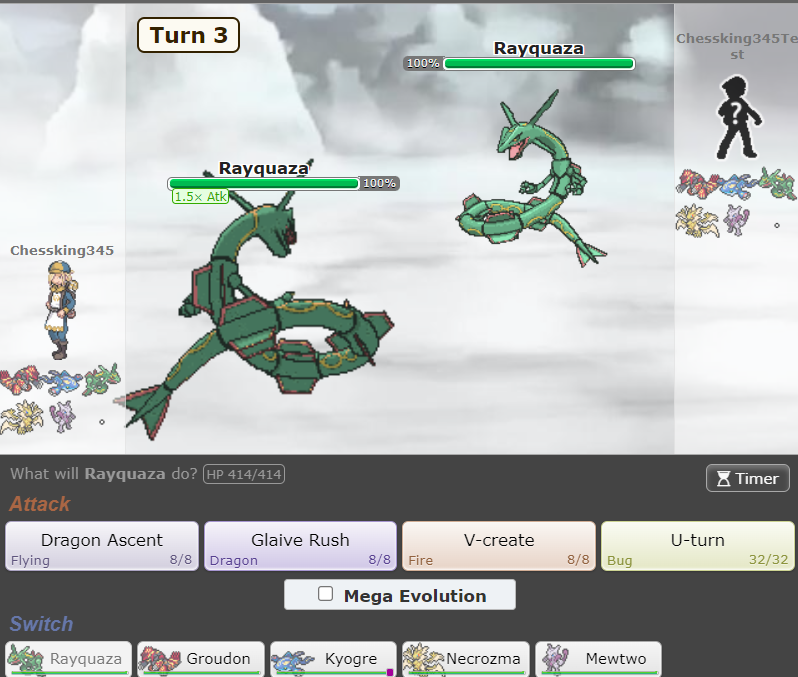798x677 pixels.
Task: Select the U-turn move
Action: click(x=697, y=546)
